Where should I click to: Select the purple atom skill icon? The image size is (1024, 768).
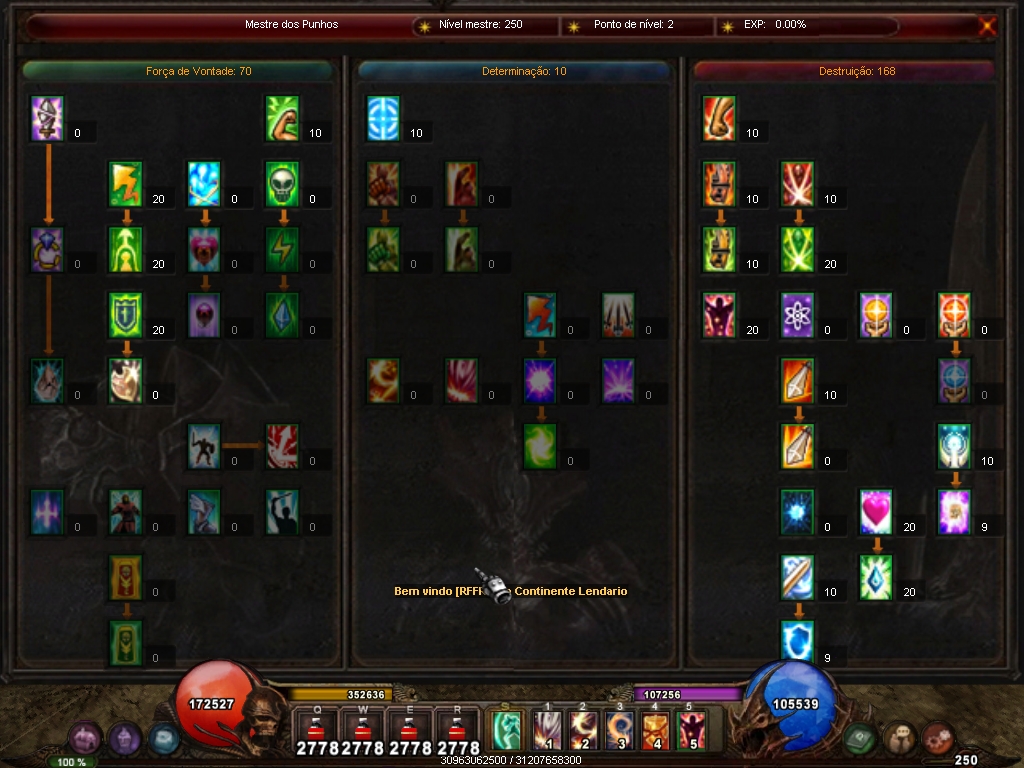point(797,315)
